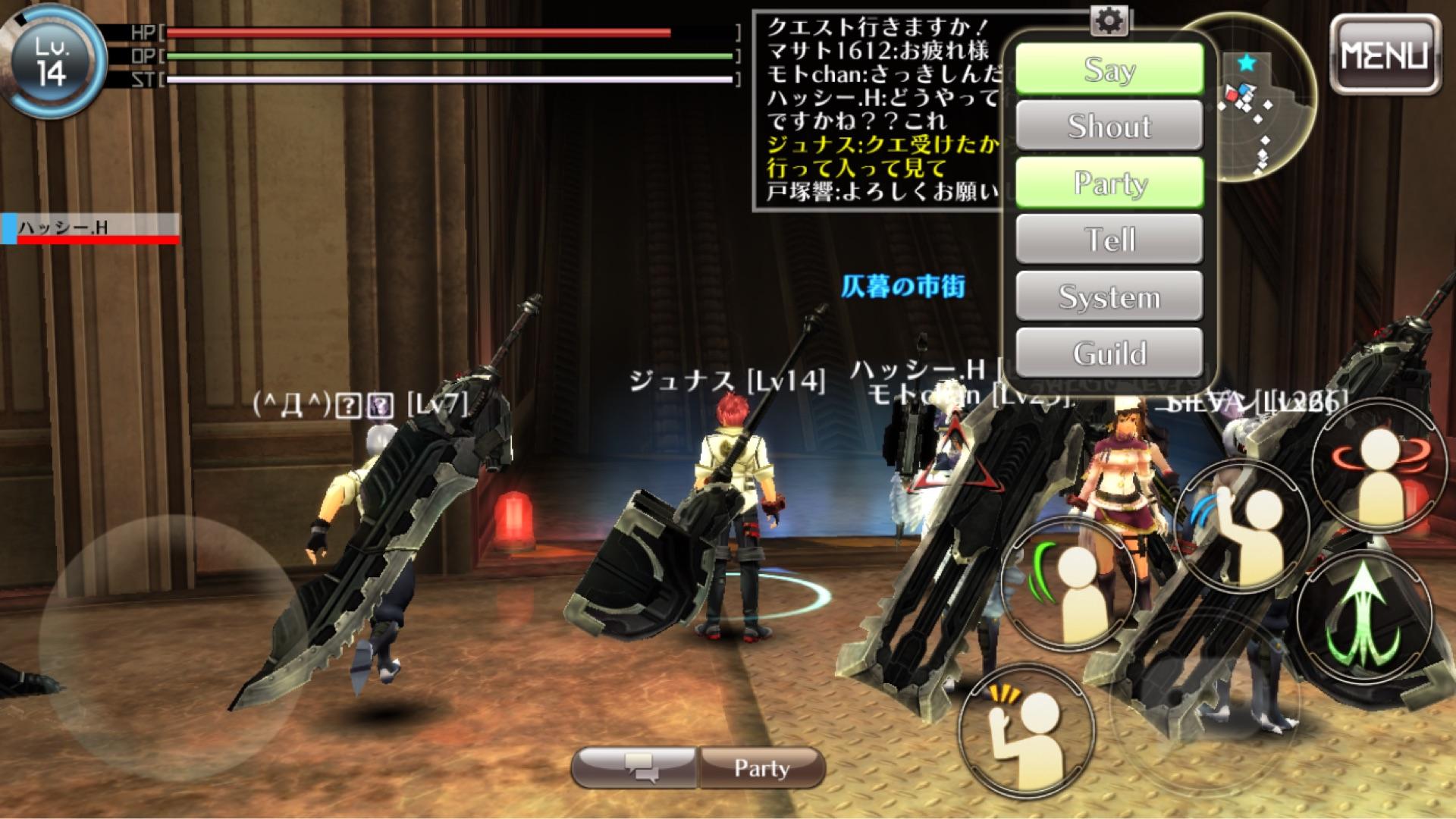Toggle the System chat channel

(x=1109, y=297)
